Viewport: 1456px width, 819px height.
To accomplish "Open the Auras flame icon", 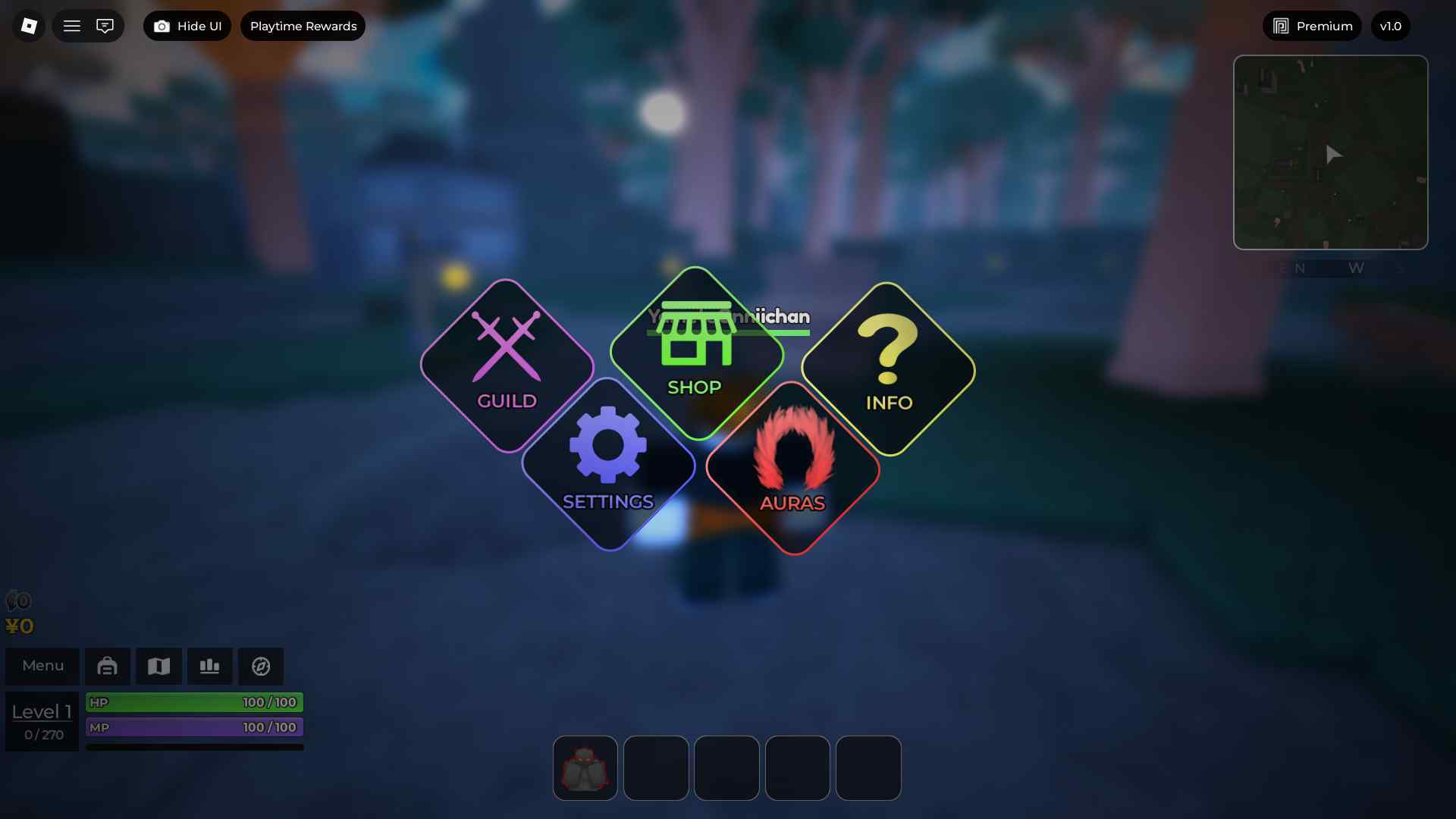I will [792, 466].
